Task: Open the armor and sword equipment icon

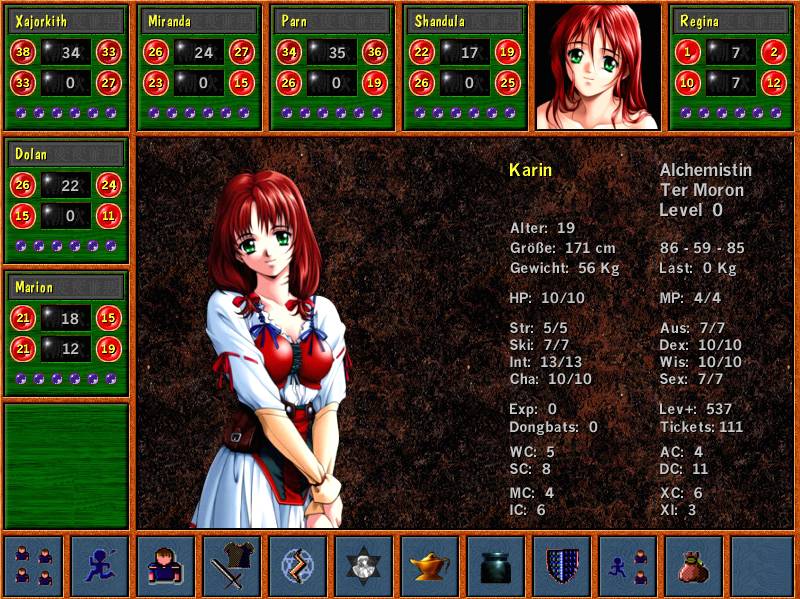Action: (232, 565)
